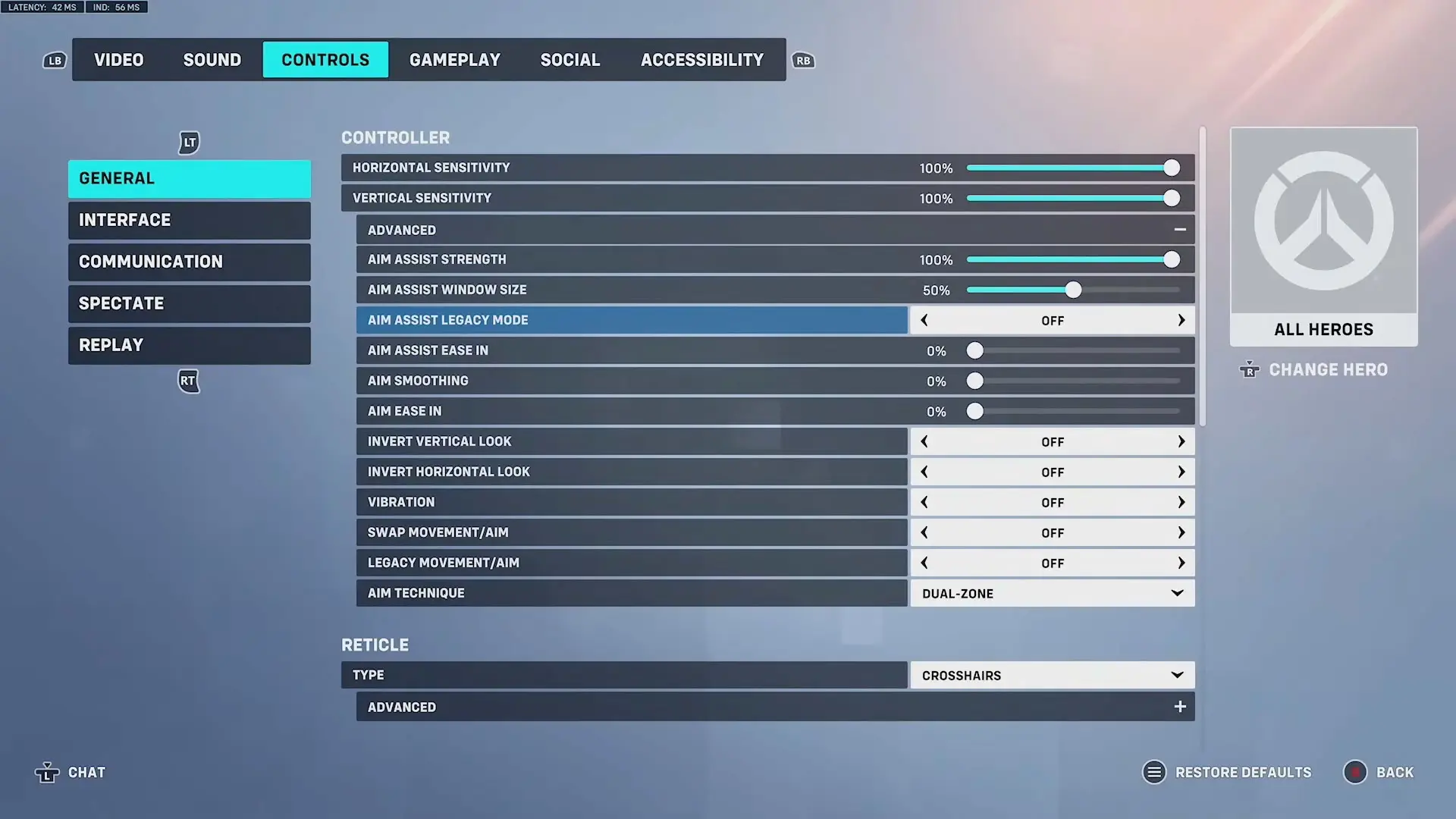Image resolution: width=1456 pixels, height=819 pixels.
Task: Enable Aim Assist Legacy Mode
Action: [1181, 320]
